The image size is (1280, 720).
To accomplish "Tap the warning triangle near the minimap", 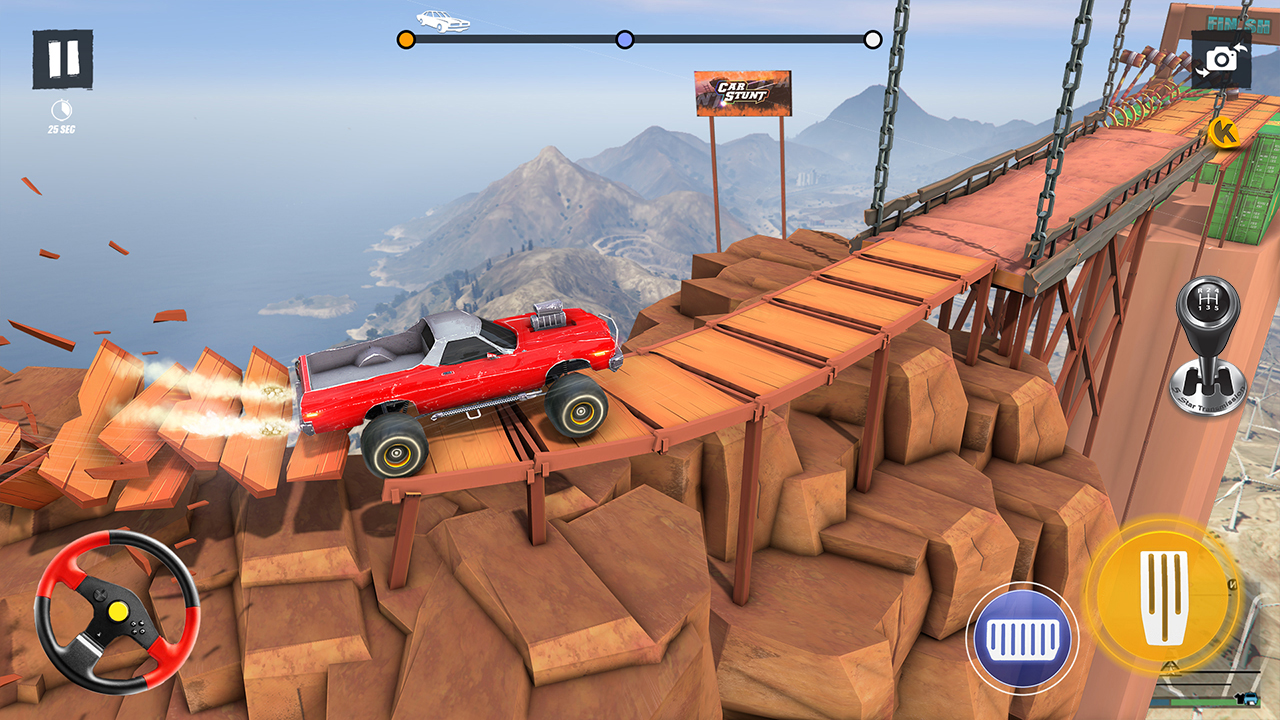I will [1171, 668].
